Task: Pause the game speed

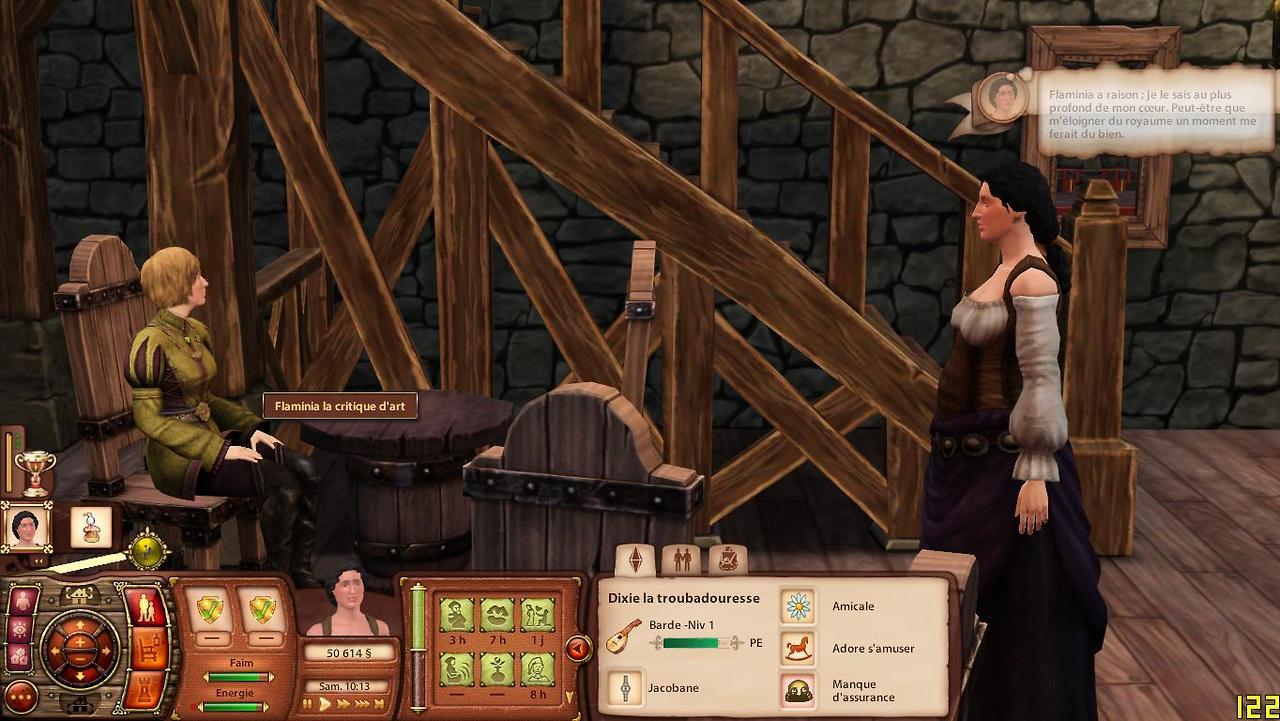Action: click(309, 704)
